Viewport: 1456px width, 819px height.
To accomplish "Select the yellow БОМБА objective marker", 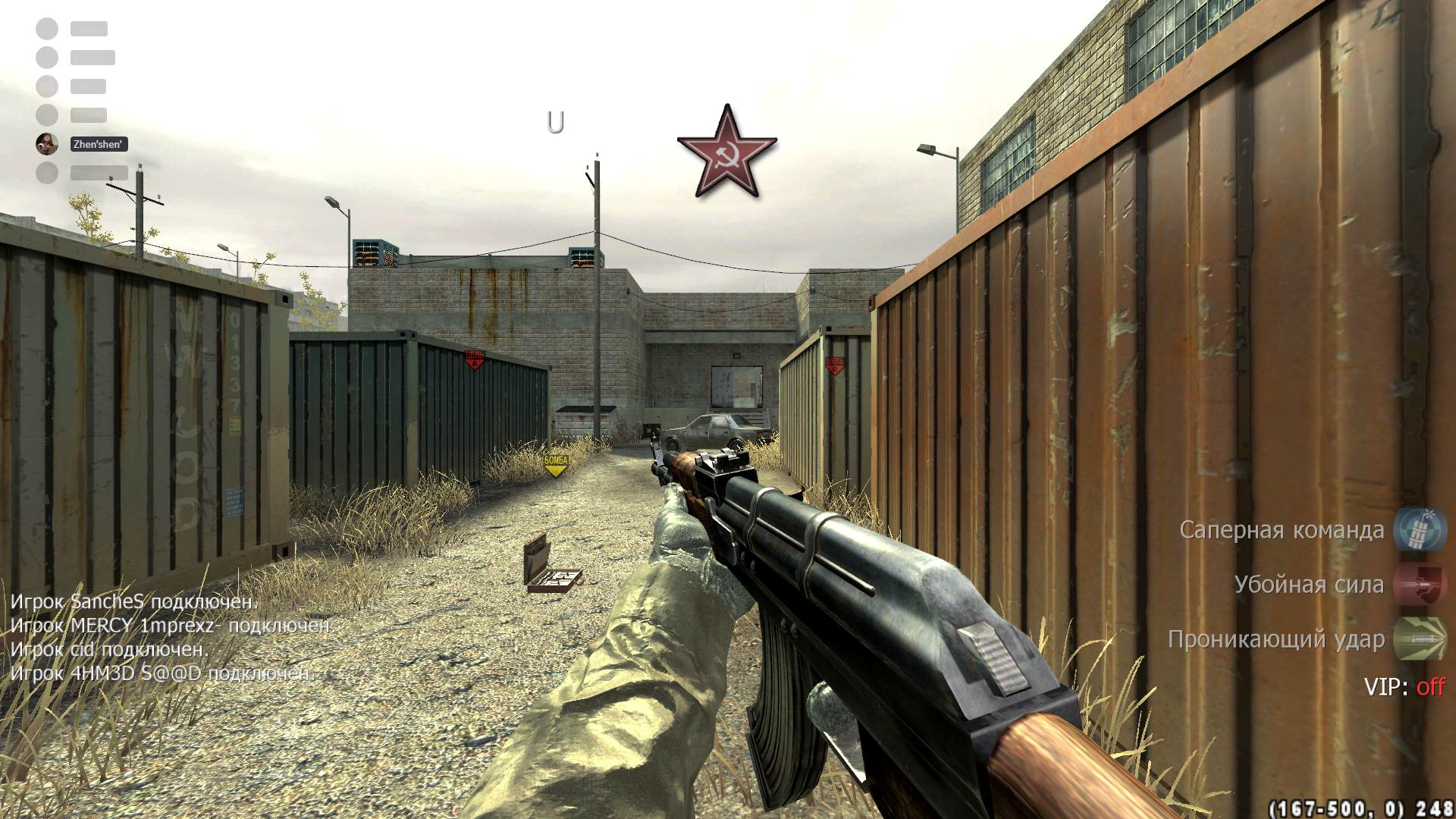I will click(556, 464).
